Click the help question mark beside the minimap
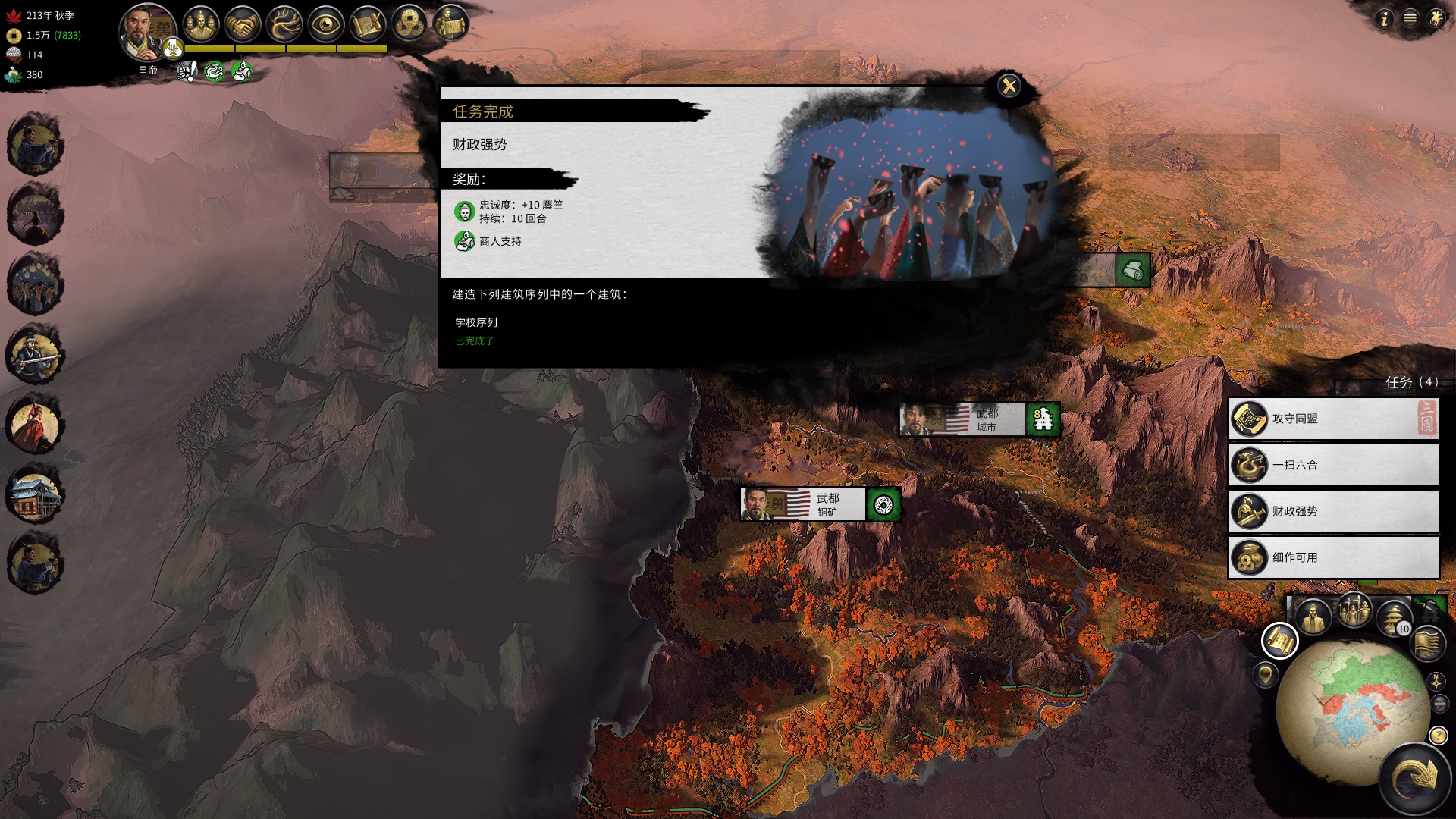 click(1437, 736)
